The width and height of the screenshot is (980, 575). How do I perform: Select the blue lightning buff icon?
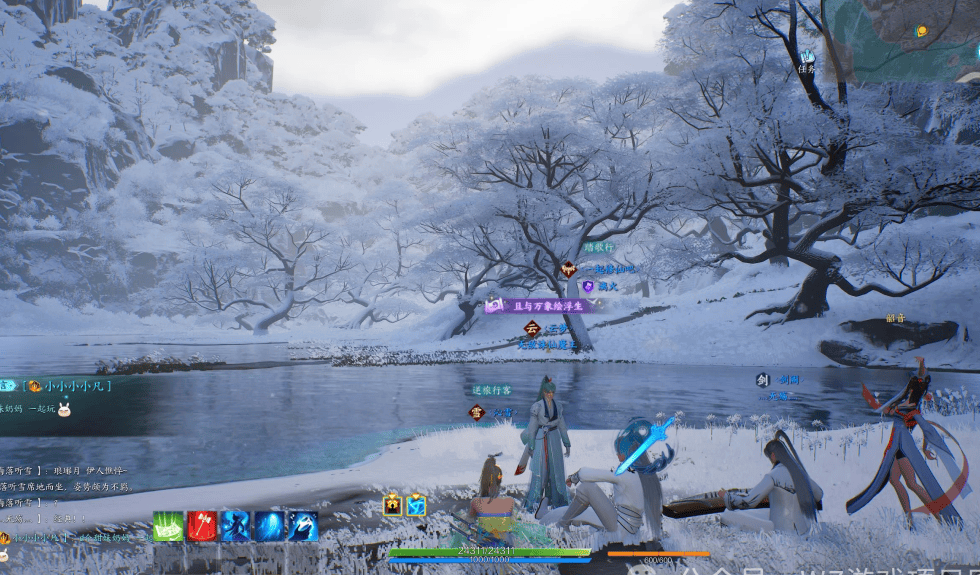point(416,506)
